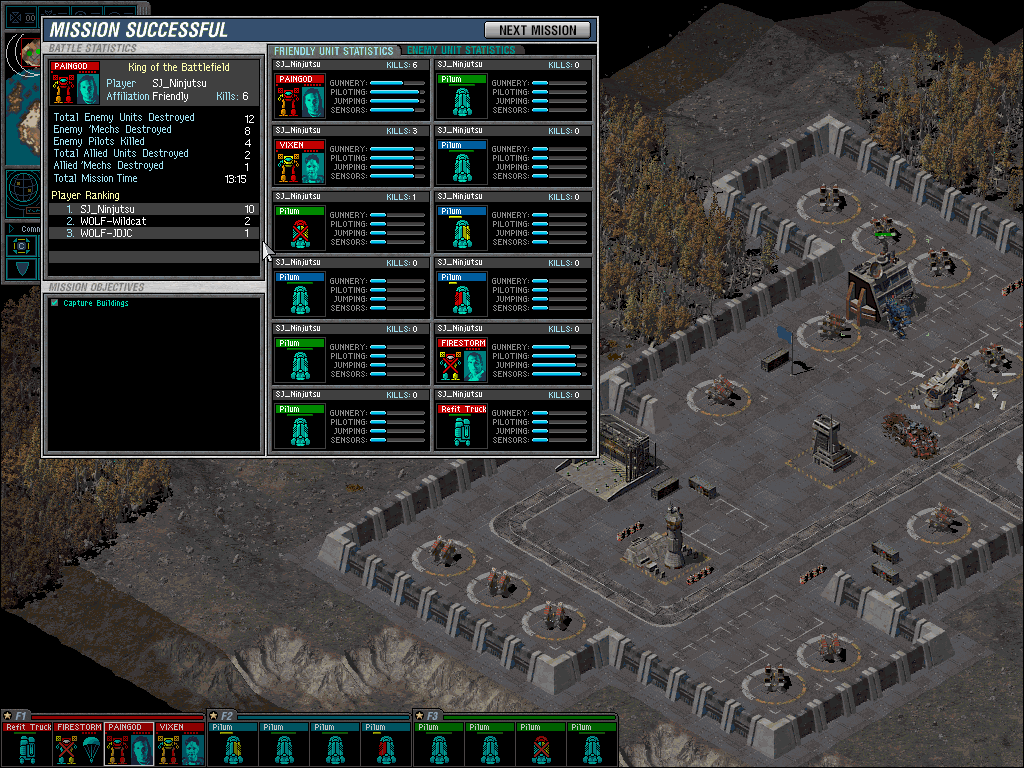Pick the Firestorm slot in the unit bar

(x=78, y=743)
